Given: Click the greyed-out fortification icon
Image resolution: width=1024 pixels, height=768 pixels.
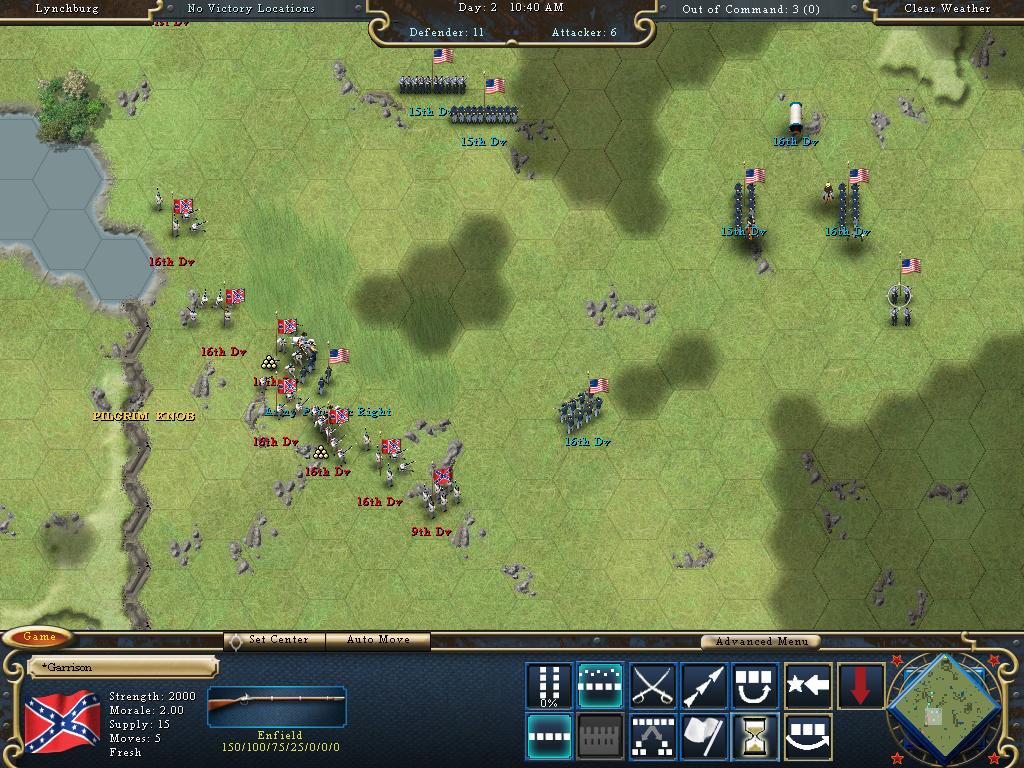Looking at the screenshot, I should (600, 737).
